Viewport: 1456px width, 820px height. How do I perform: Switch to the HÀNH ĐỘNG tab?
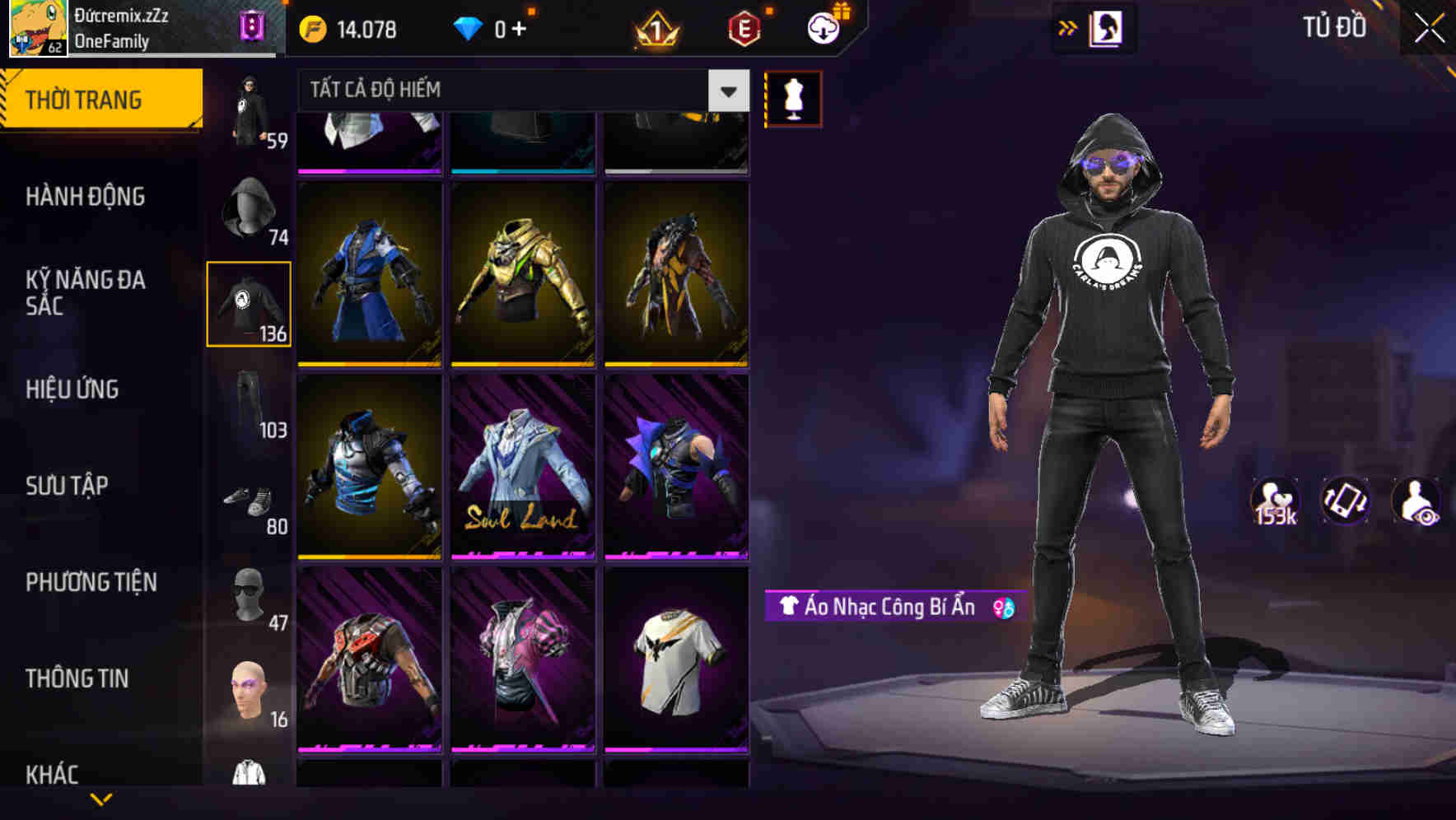tap(87, 198)
